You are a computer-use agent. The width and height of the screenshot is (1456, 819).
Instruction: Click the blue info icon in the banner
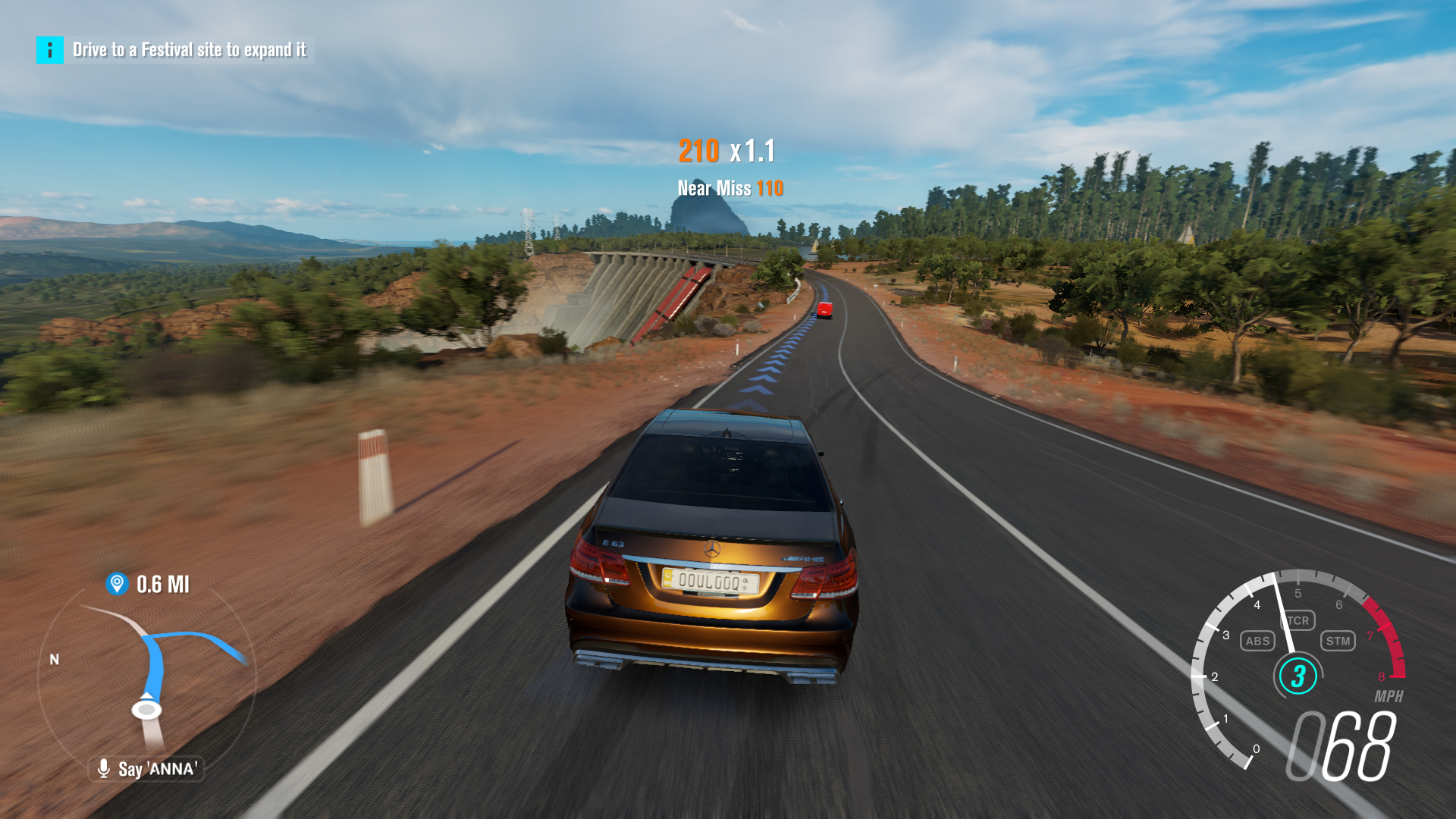[x=49, y=52]
